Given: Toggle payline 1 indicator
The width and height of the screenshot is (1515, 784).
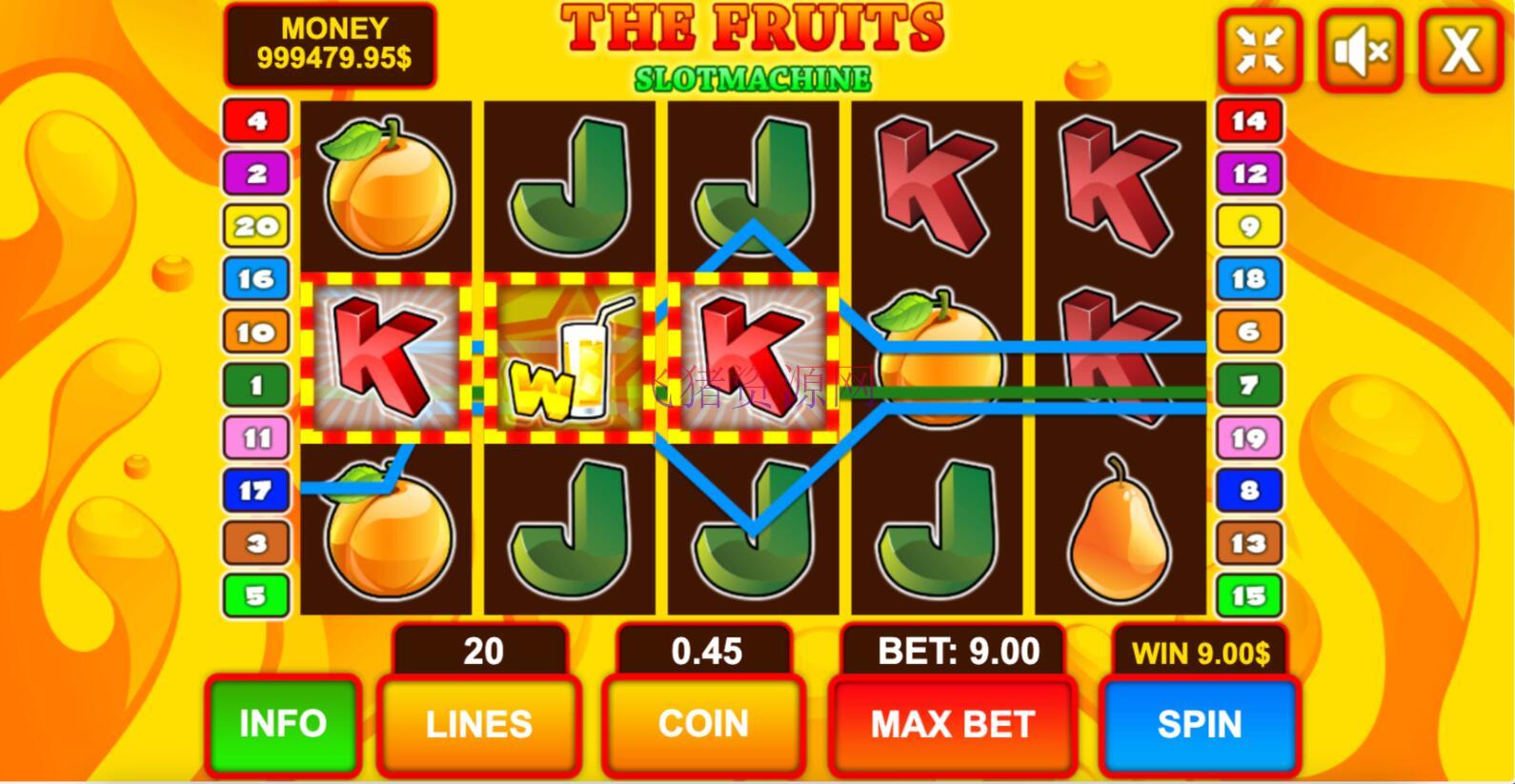Looking at the screenshot, I should coord(254,384).
